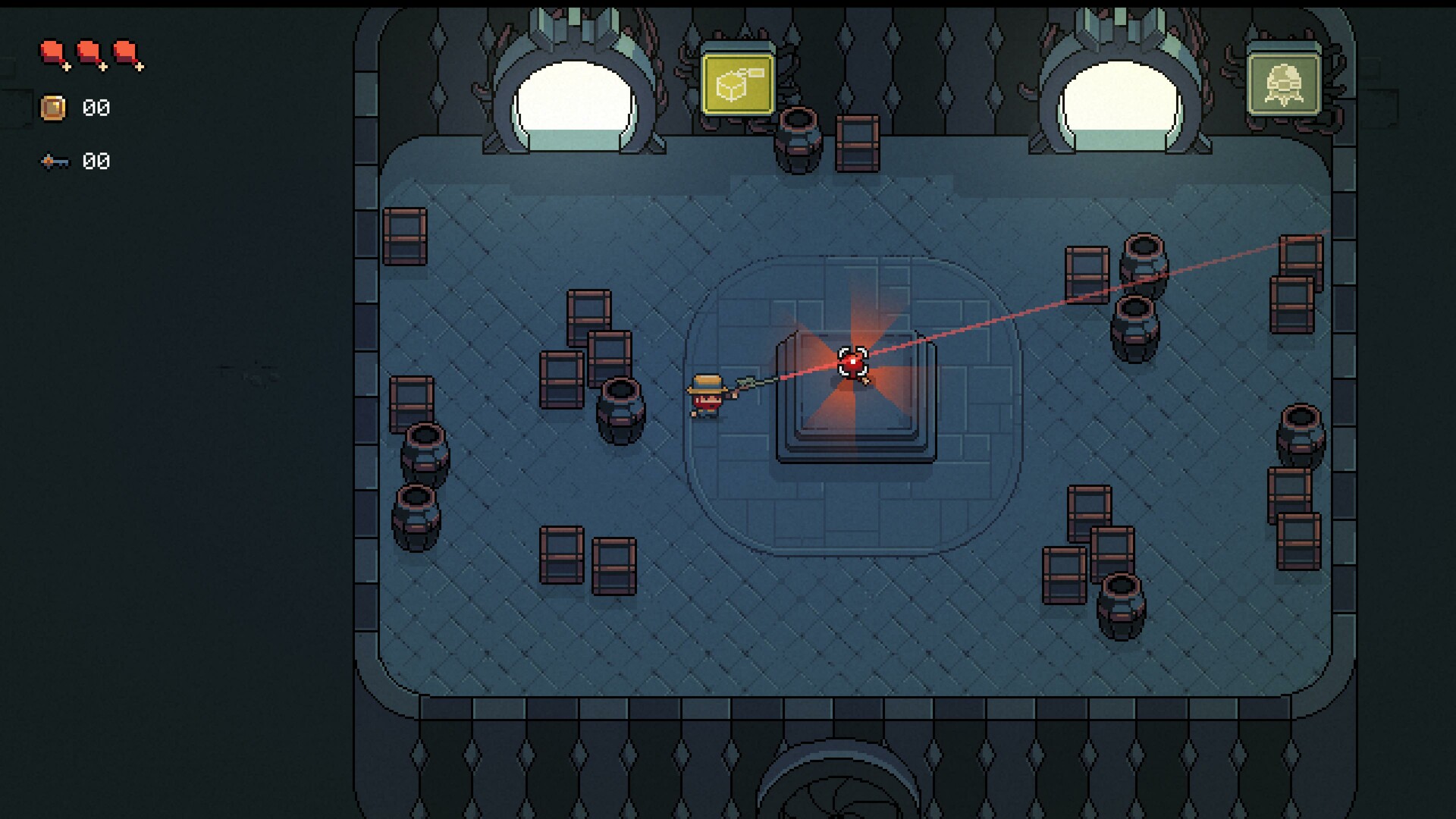Click the key counter showing 00

95,161
